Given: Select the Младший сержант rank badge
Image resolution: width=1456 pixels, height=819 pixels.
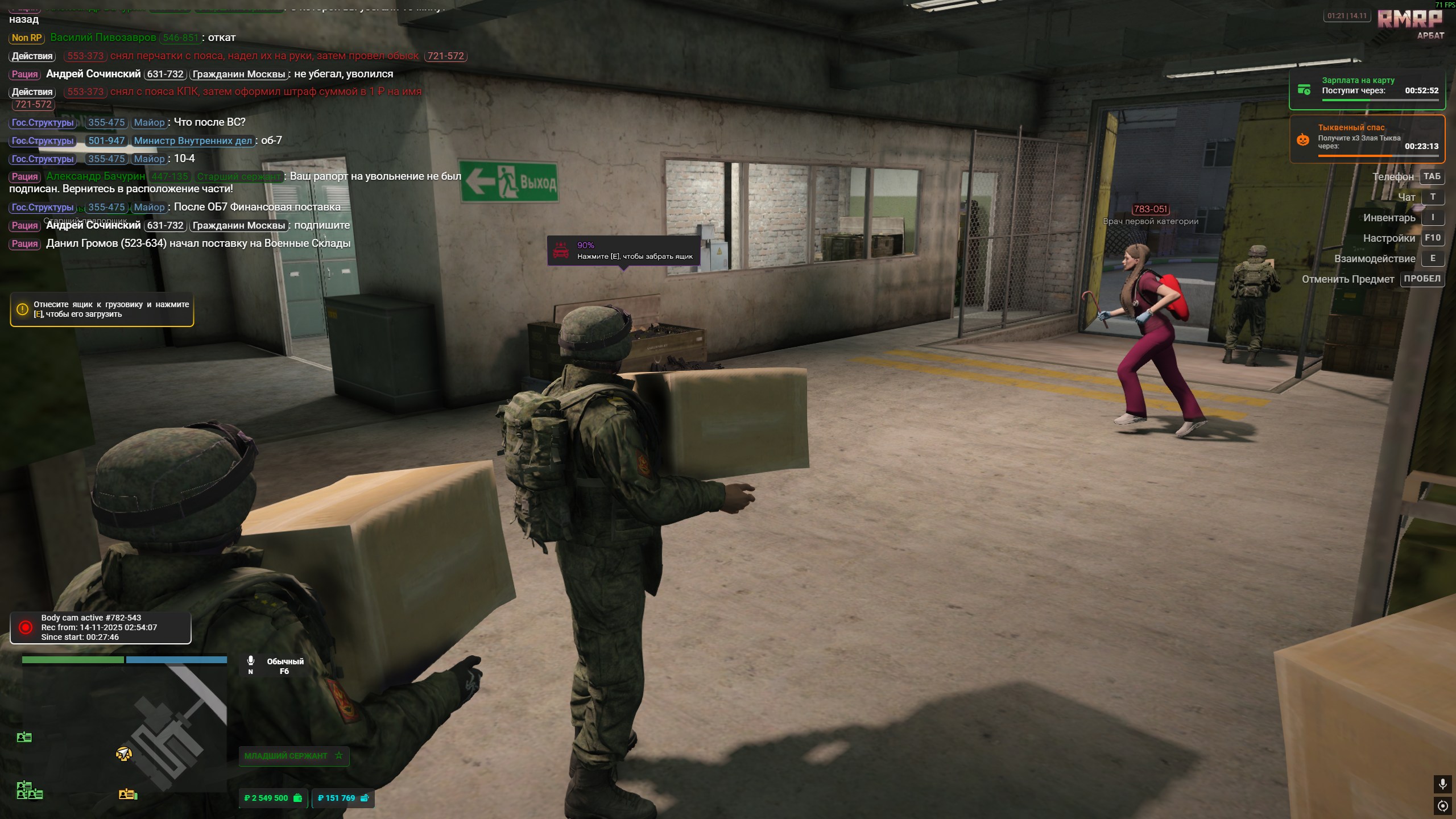Looking at the screenshot, I should [x=293, y=756].
